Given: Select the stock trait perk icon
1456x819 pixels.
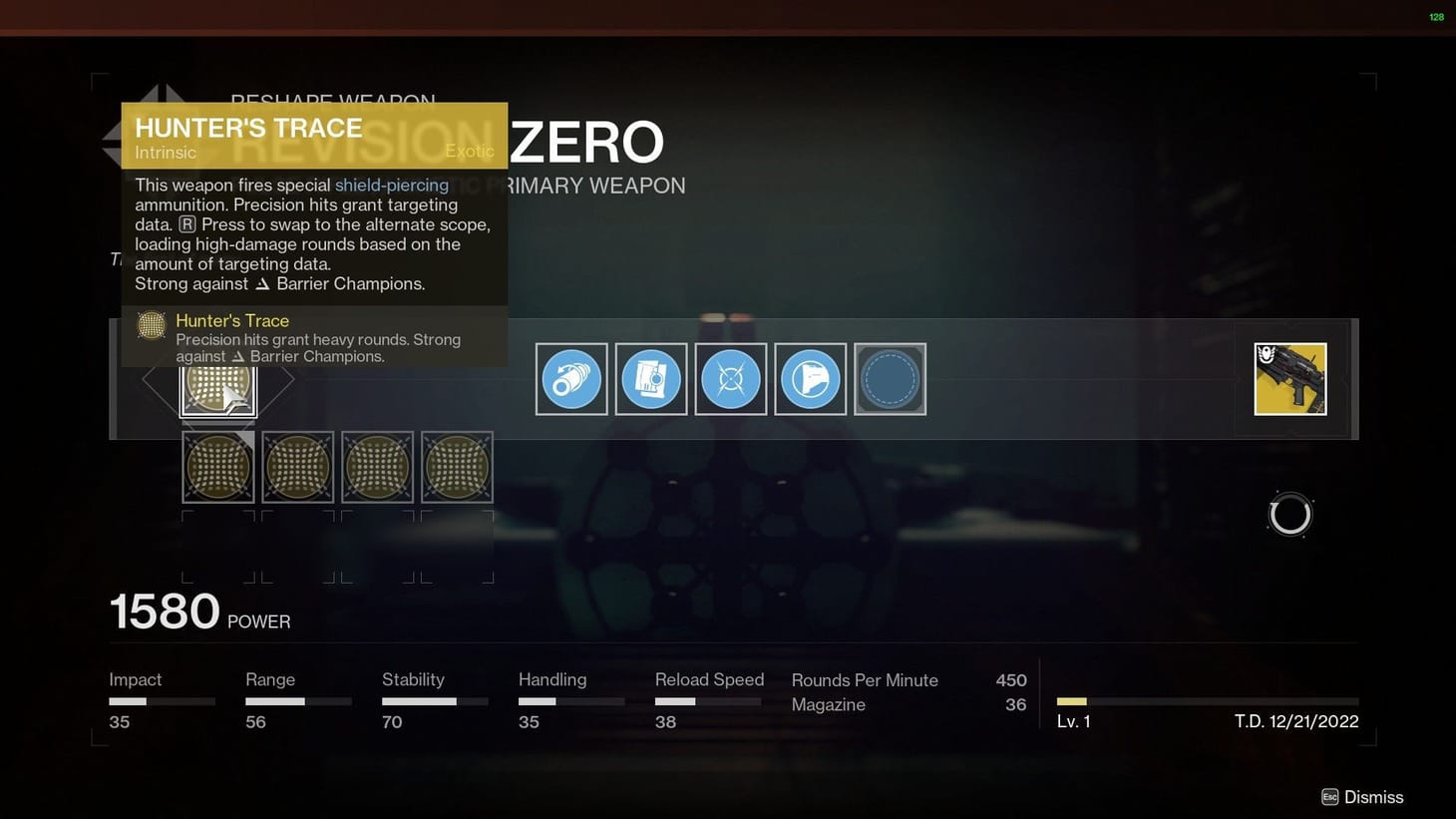Looking at the screenshot, I should tap(810, 379).
